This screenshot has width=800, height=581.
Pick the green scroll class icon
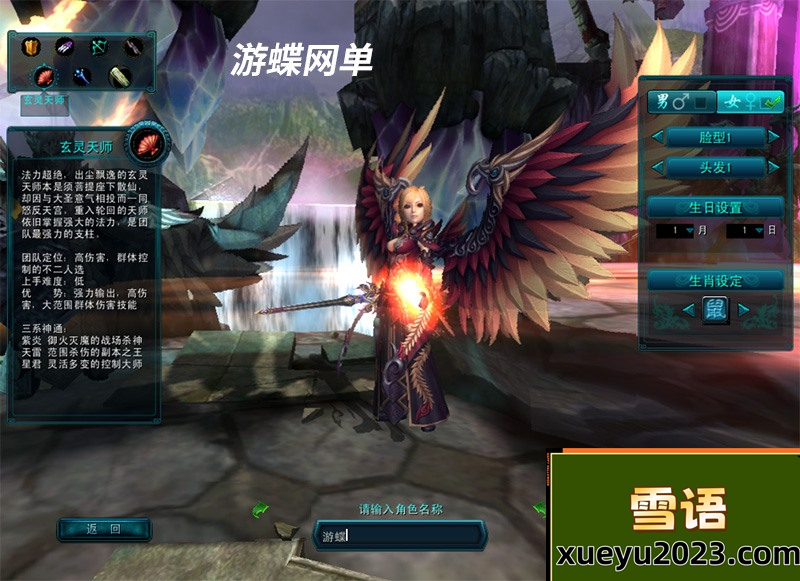118,75
